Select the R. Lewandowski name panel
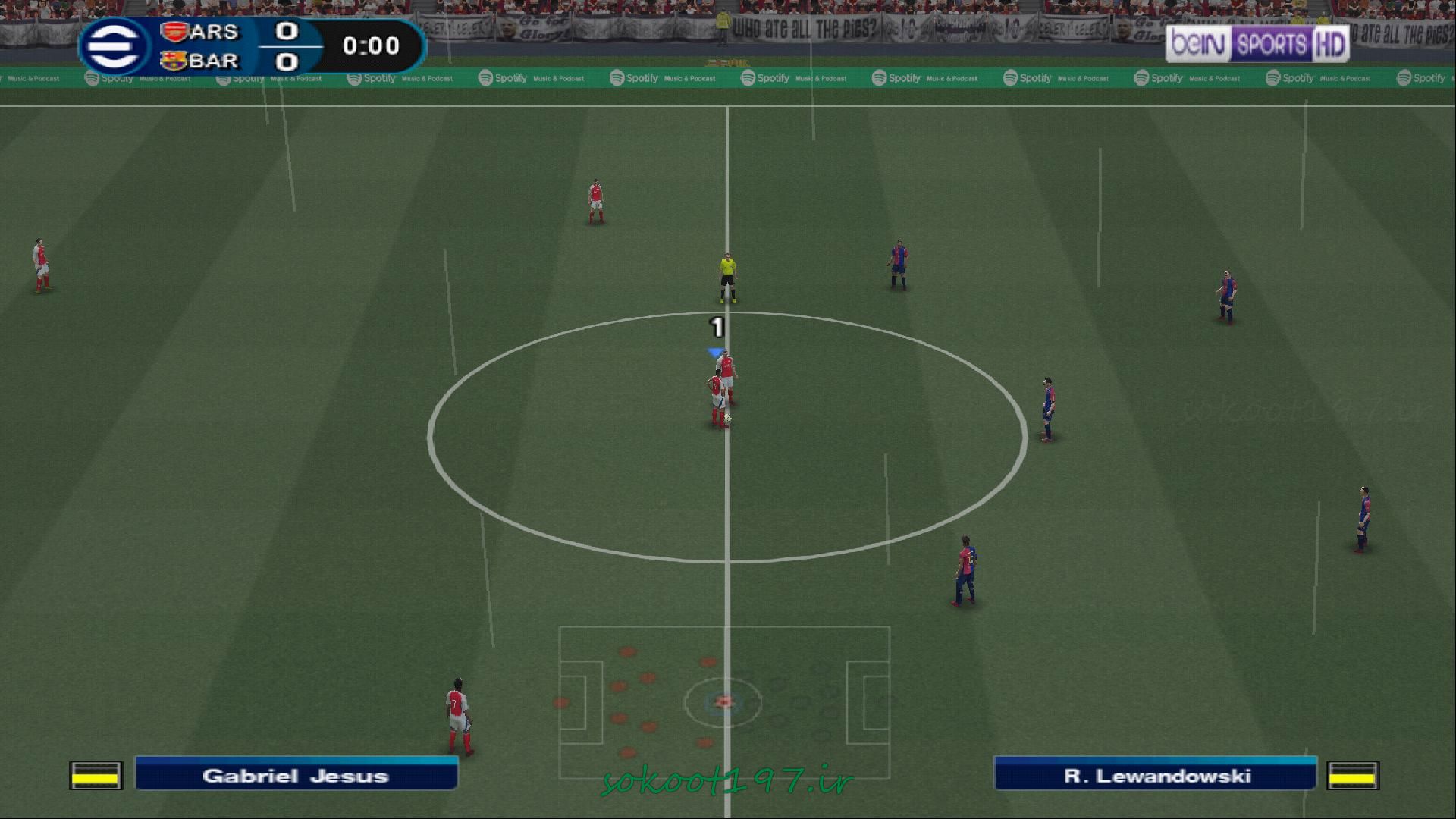 coord(1156,775)
